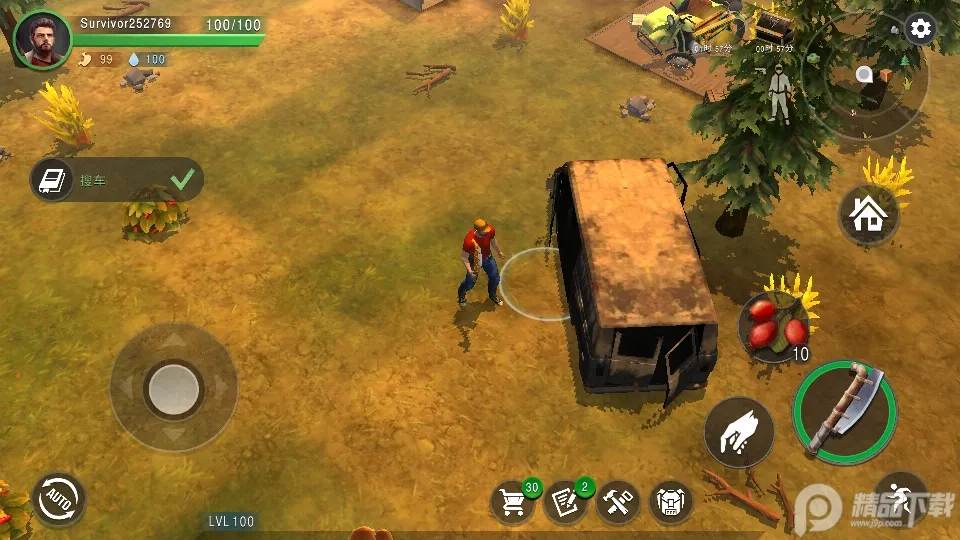
Task: Attack with the machete weapon button
Action: tap(844, 412)
